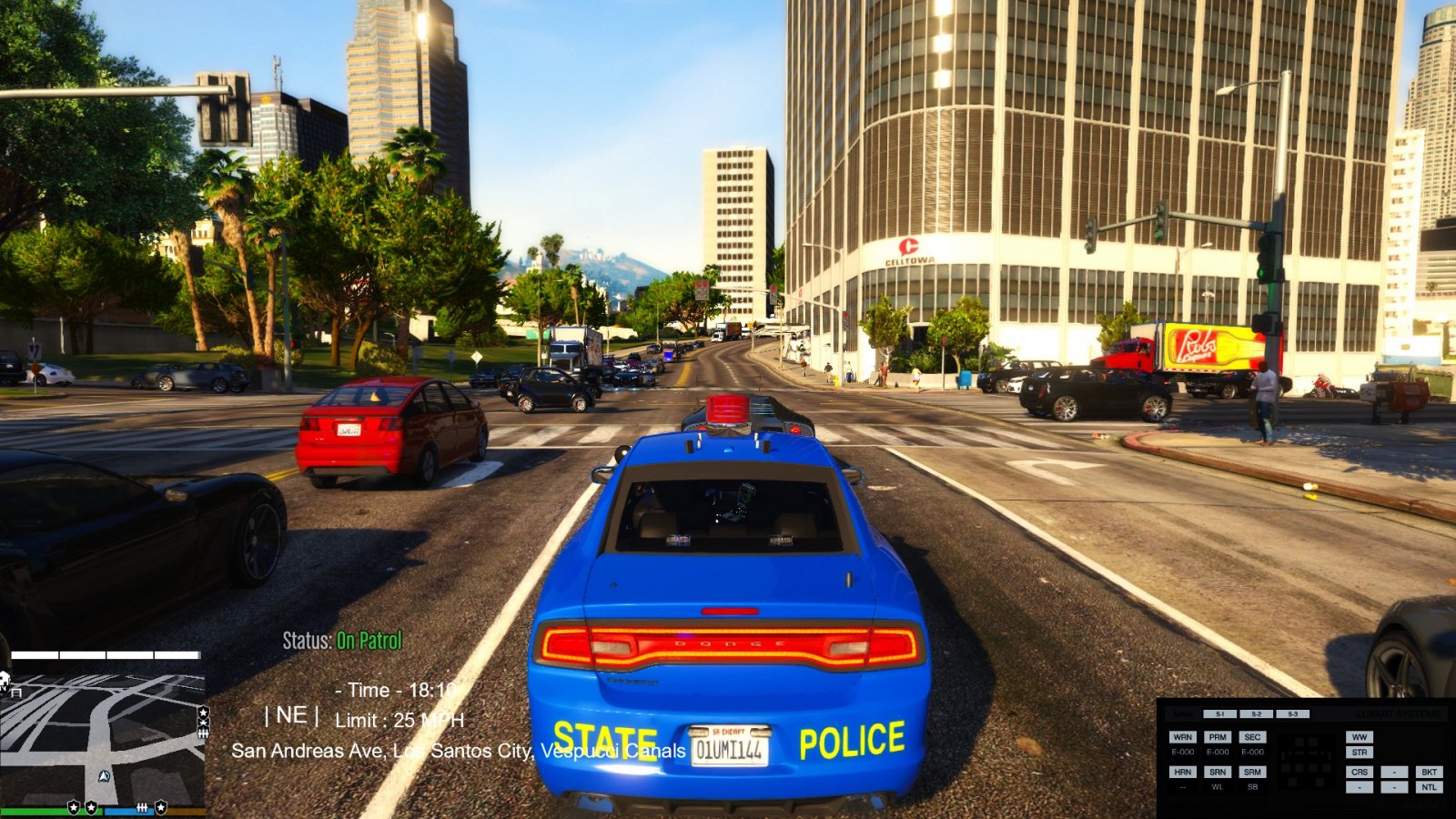Toggle the SEC secondary lights button
This screenshot has width=1456, height=819.
coord(1252,737)
